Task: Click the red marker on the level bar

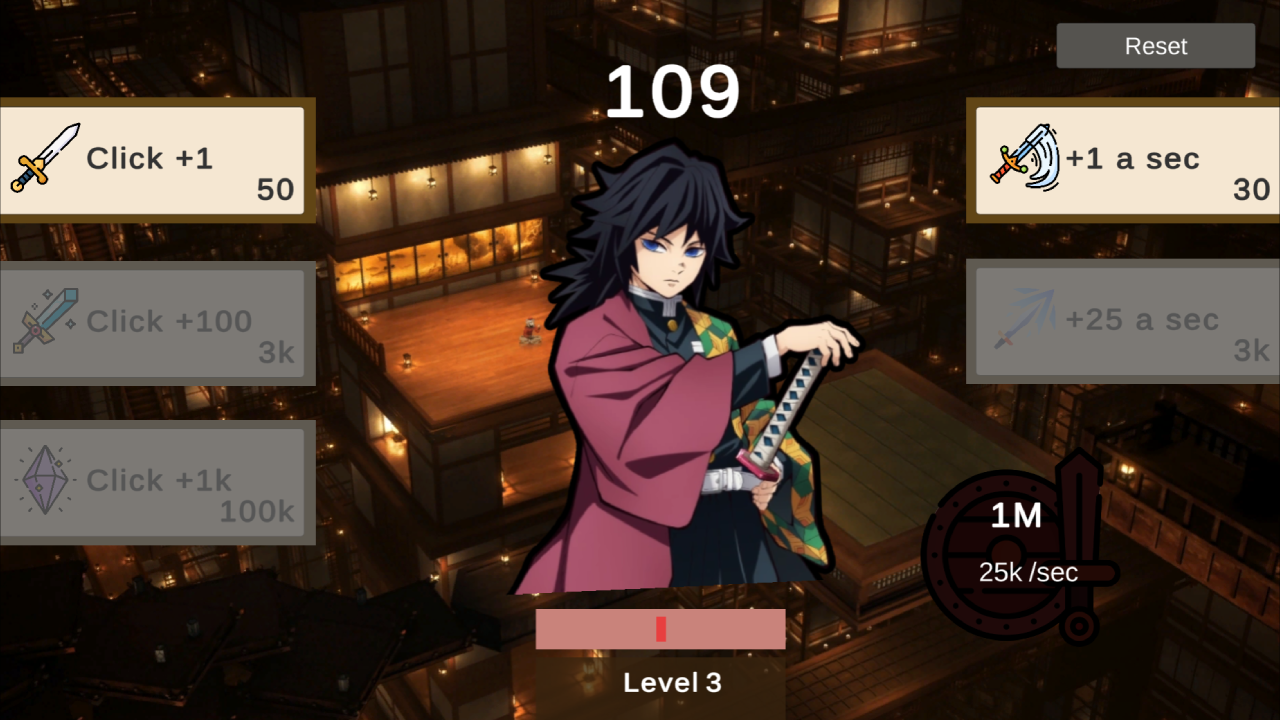Action: (661, 628)
